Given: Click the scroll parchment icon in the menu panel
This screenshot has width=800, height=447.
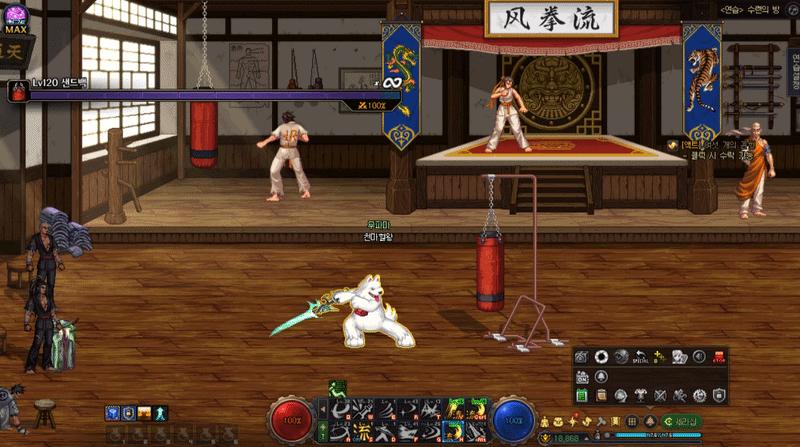Looking at the screenshot, I should click(x=601, y=396).
